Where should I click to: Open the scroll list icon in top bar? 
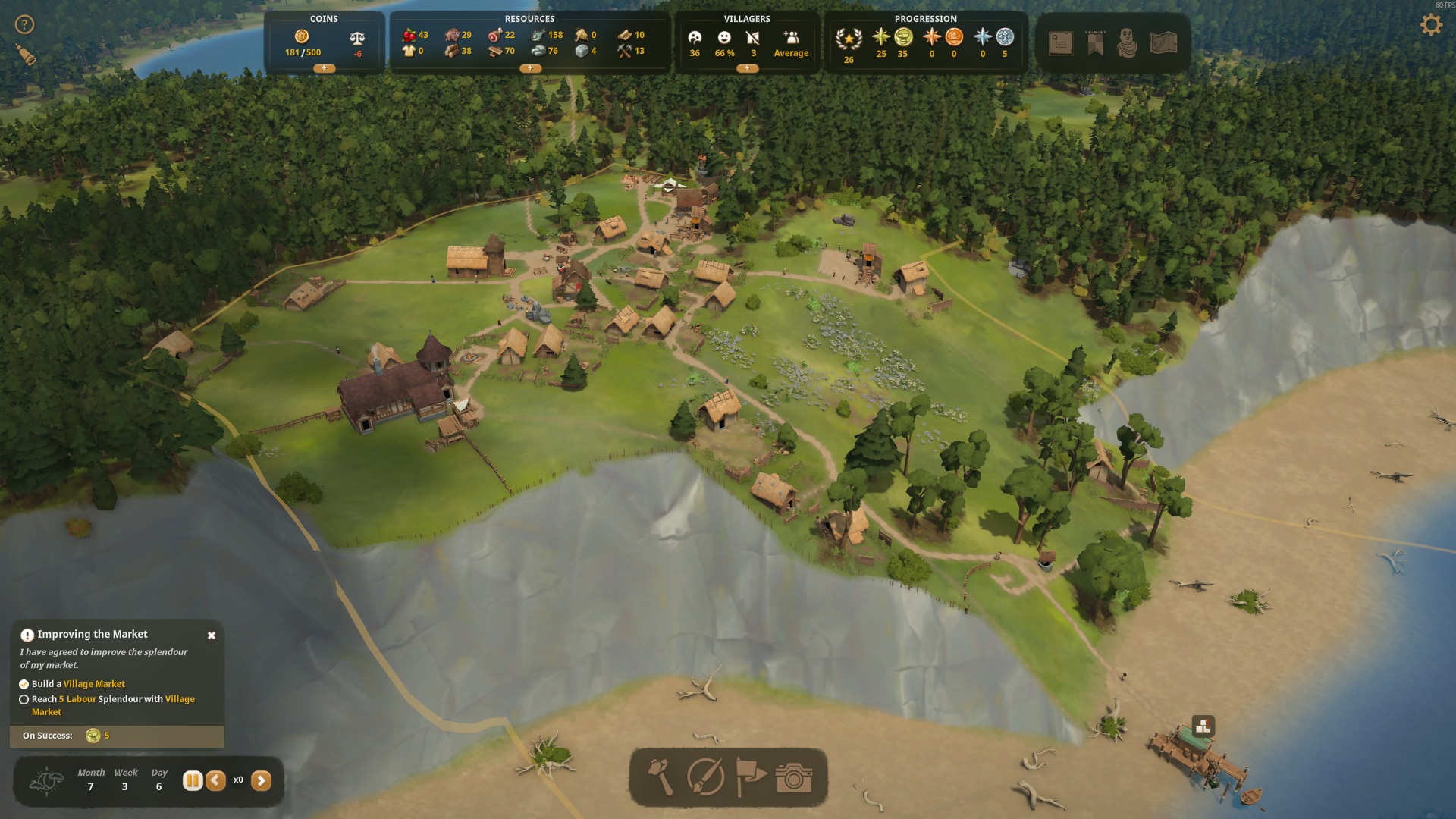point(1060,43)
